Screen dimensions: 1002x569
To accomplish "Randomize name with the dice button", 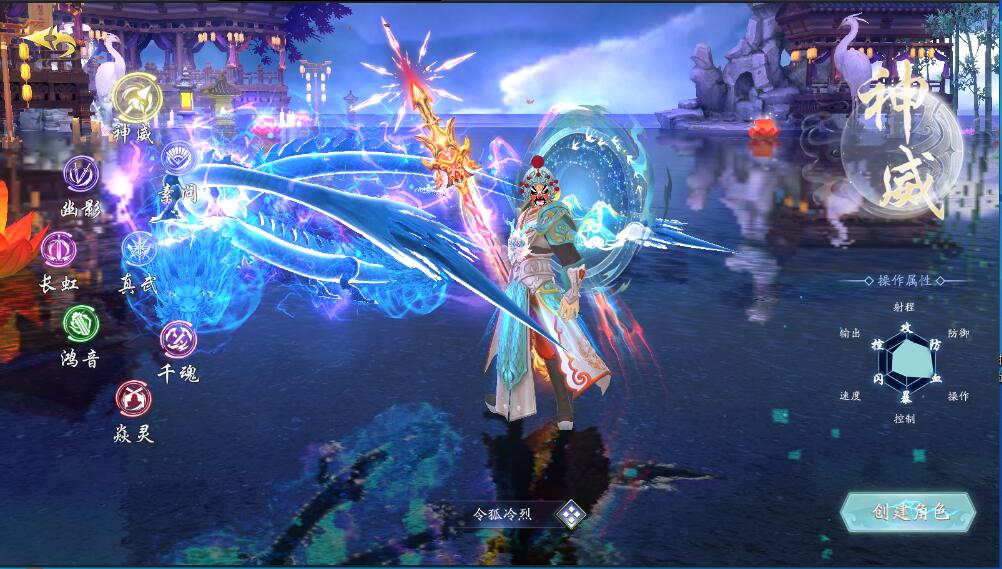I will 571,515.
